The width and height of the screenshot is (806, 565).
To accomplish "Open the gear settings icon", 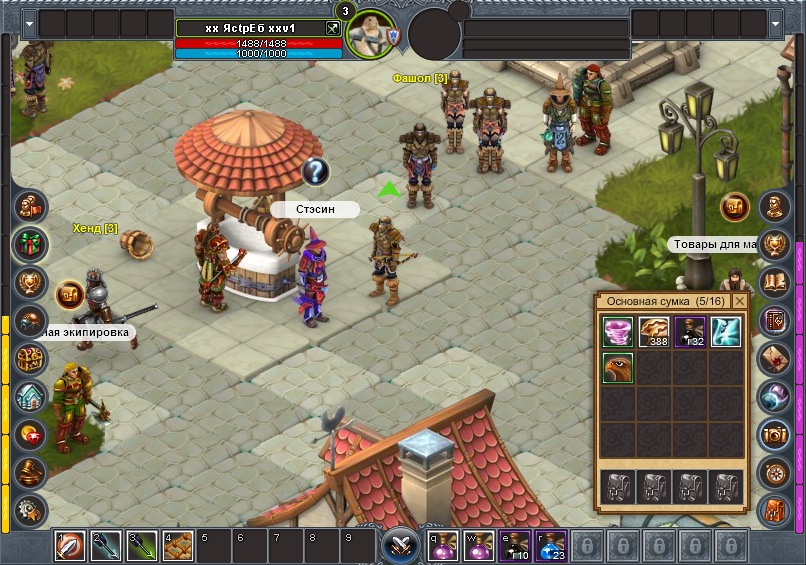I will click(29, 508).
